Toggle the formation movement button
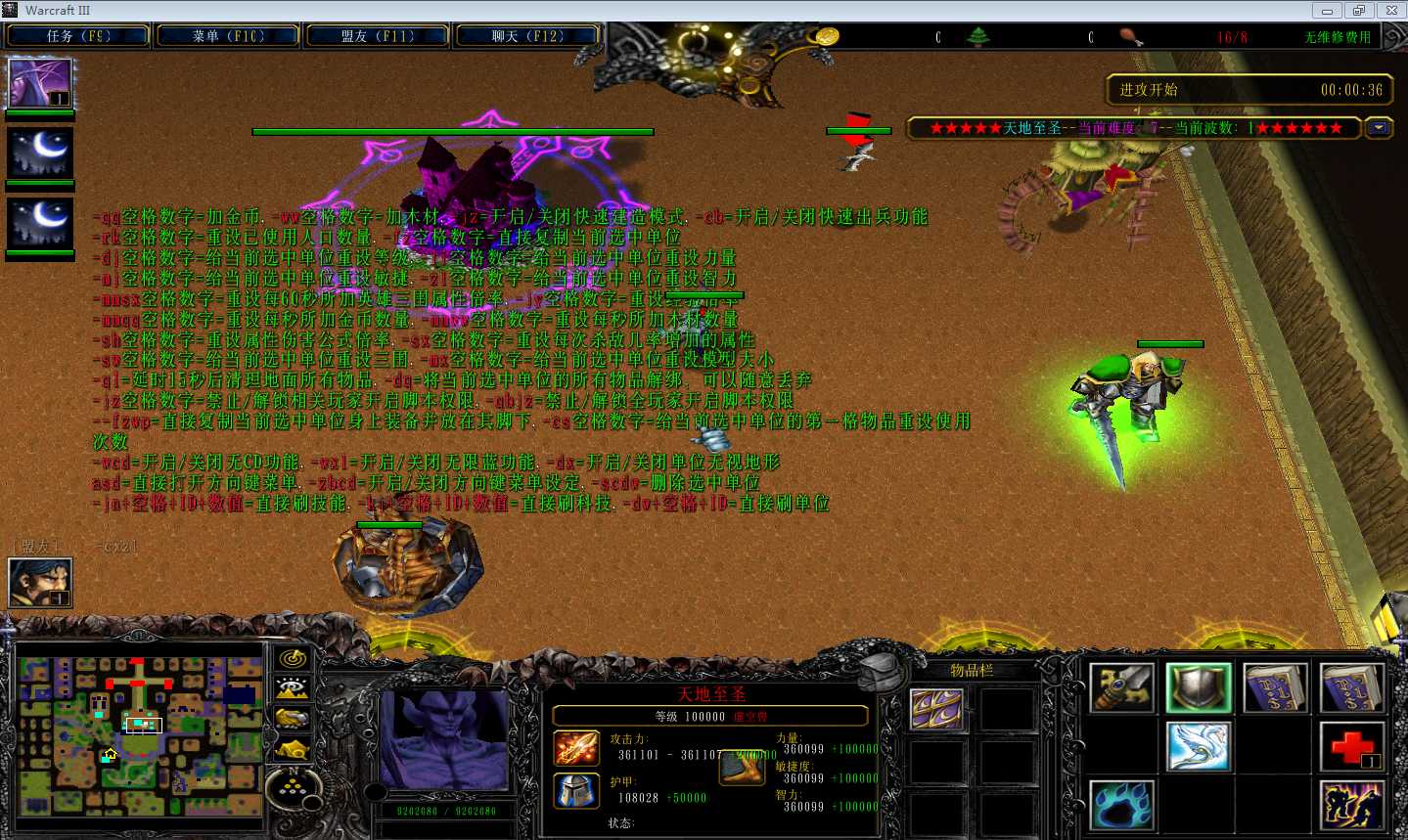 point(292,781)
